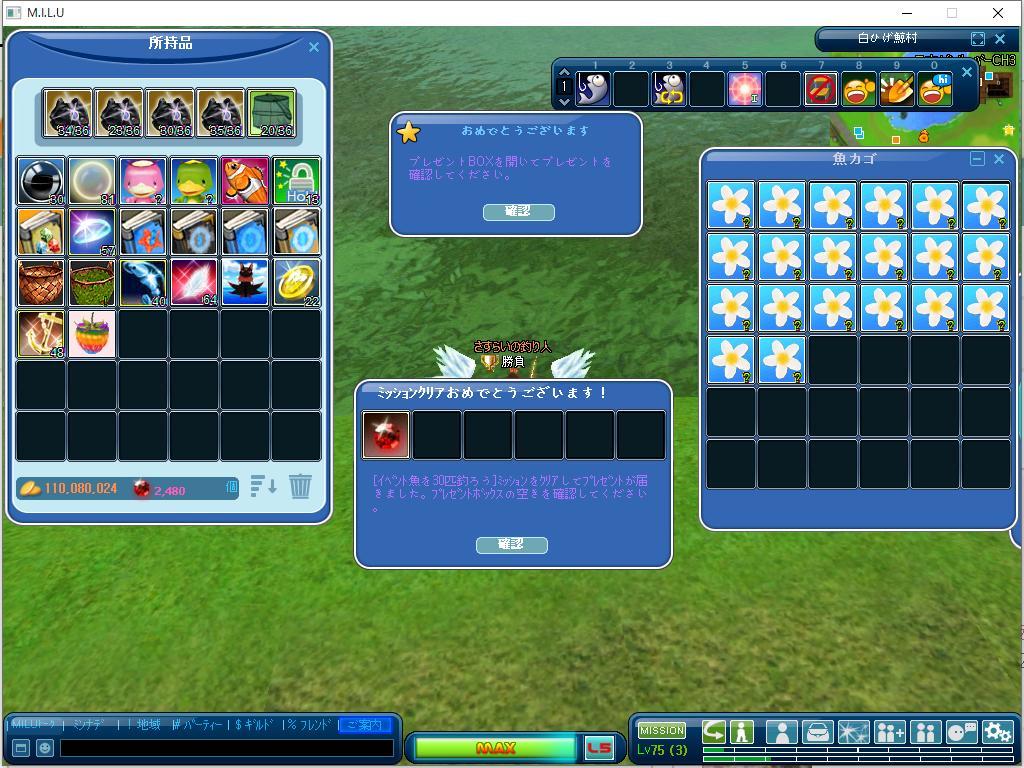This screenshot has width=1024, height=768.
Task: Open the gear settings menu
Action: coord(997,732)
